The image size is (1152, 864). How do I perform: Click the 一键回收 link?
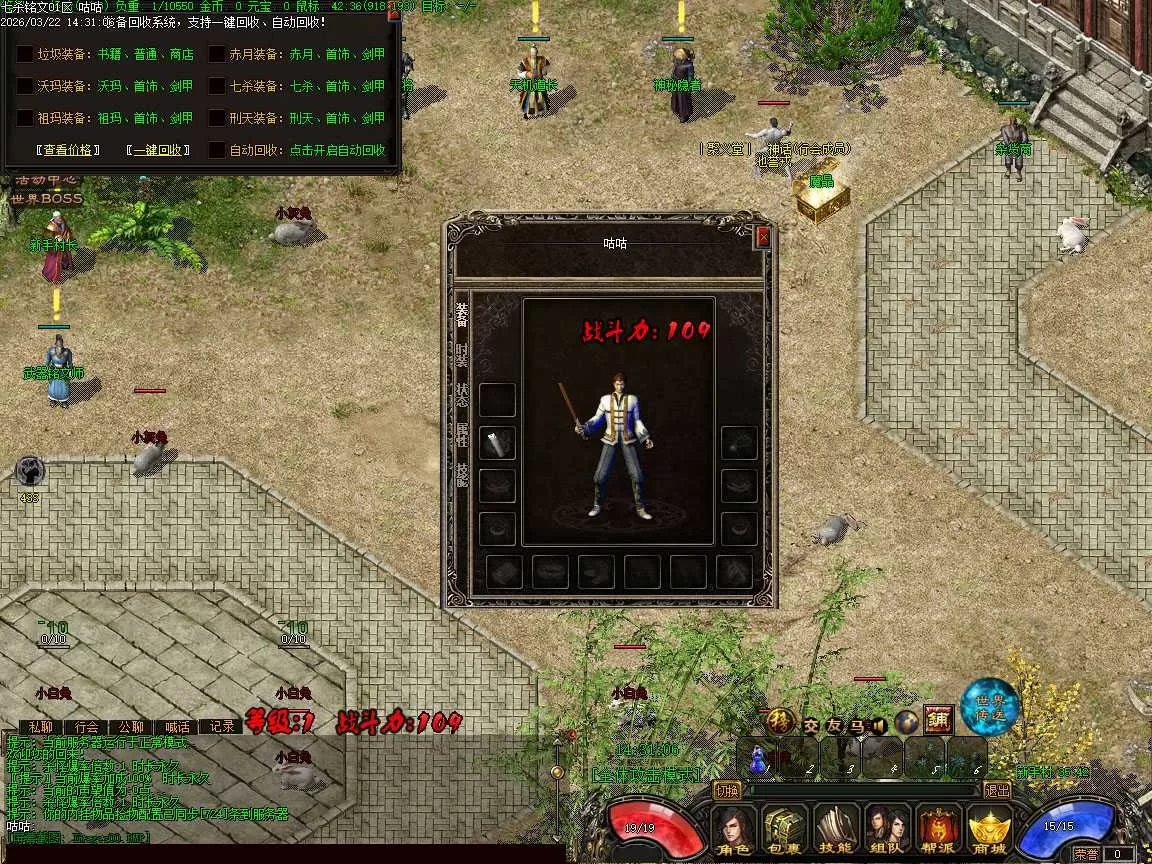159,150
